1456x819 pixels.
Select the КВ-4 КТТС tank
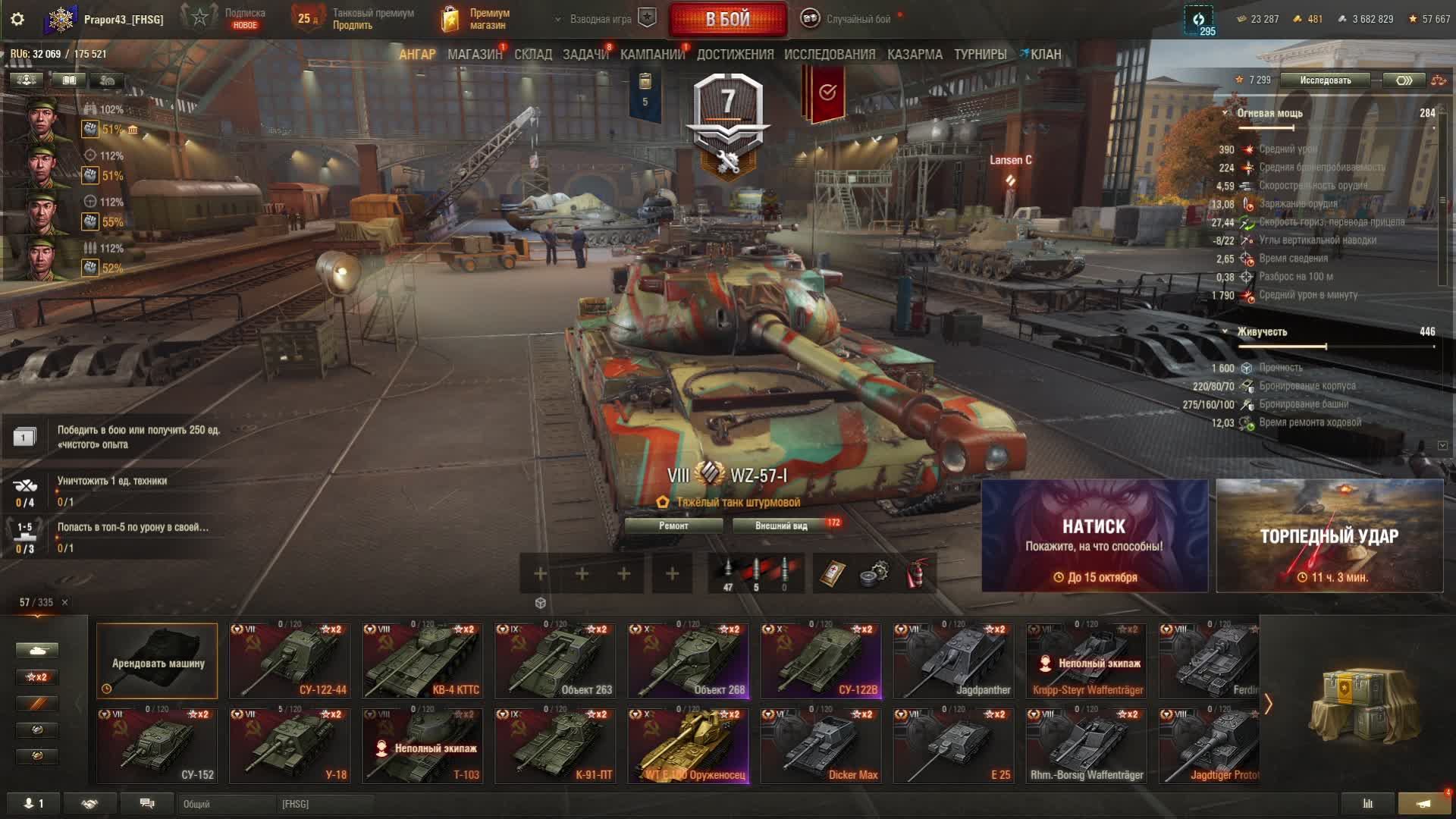pyautogui.click(x=422, y=660)
